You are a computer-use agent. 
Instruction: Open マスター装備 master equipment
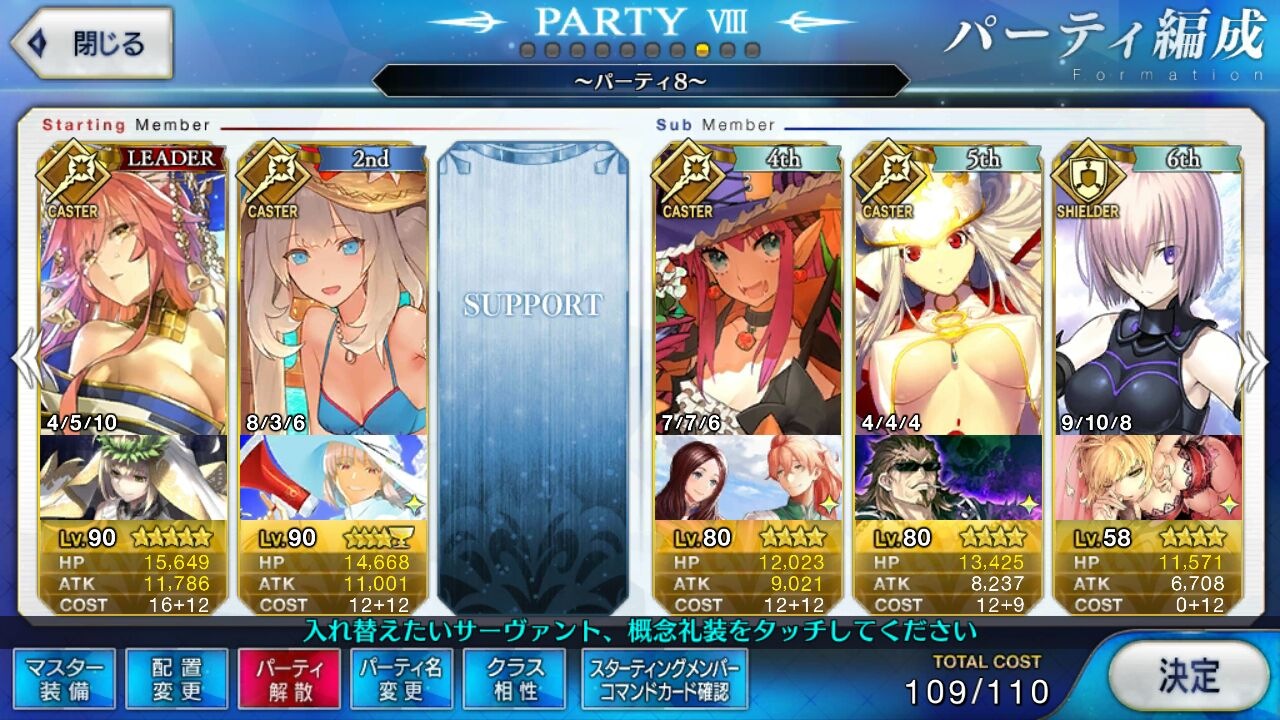(x=65, y=679)
